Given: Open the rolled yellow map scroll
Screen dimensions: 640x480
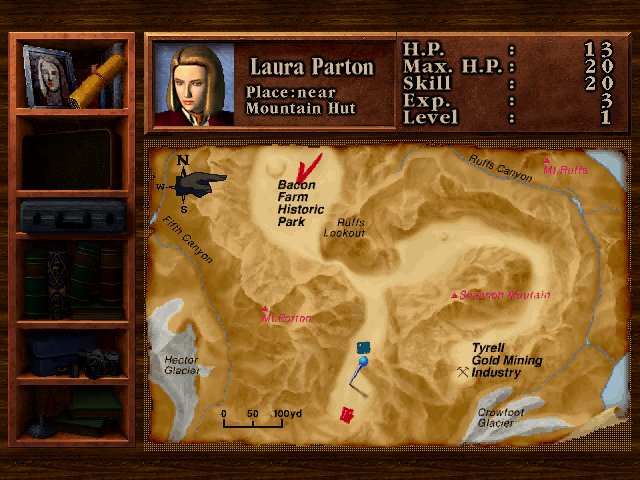Looking at the screenshot, I should 100,78.
